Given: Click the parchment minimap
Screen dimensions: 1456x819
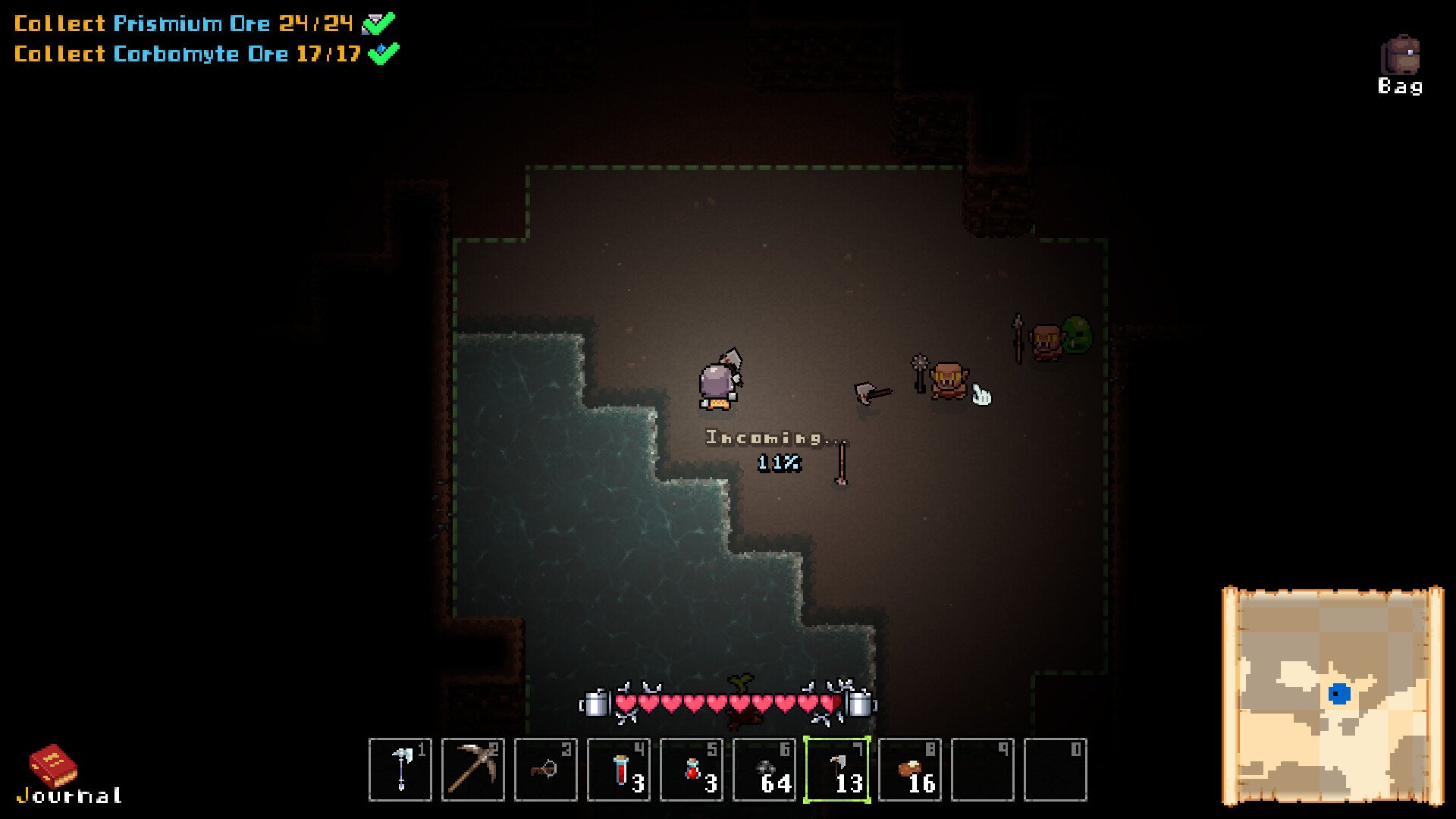Looking at the screenshot, I should [1332, 695].
